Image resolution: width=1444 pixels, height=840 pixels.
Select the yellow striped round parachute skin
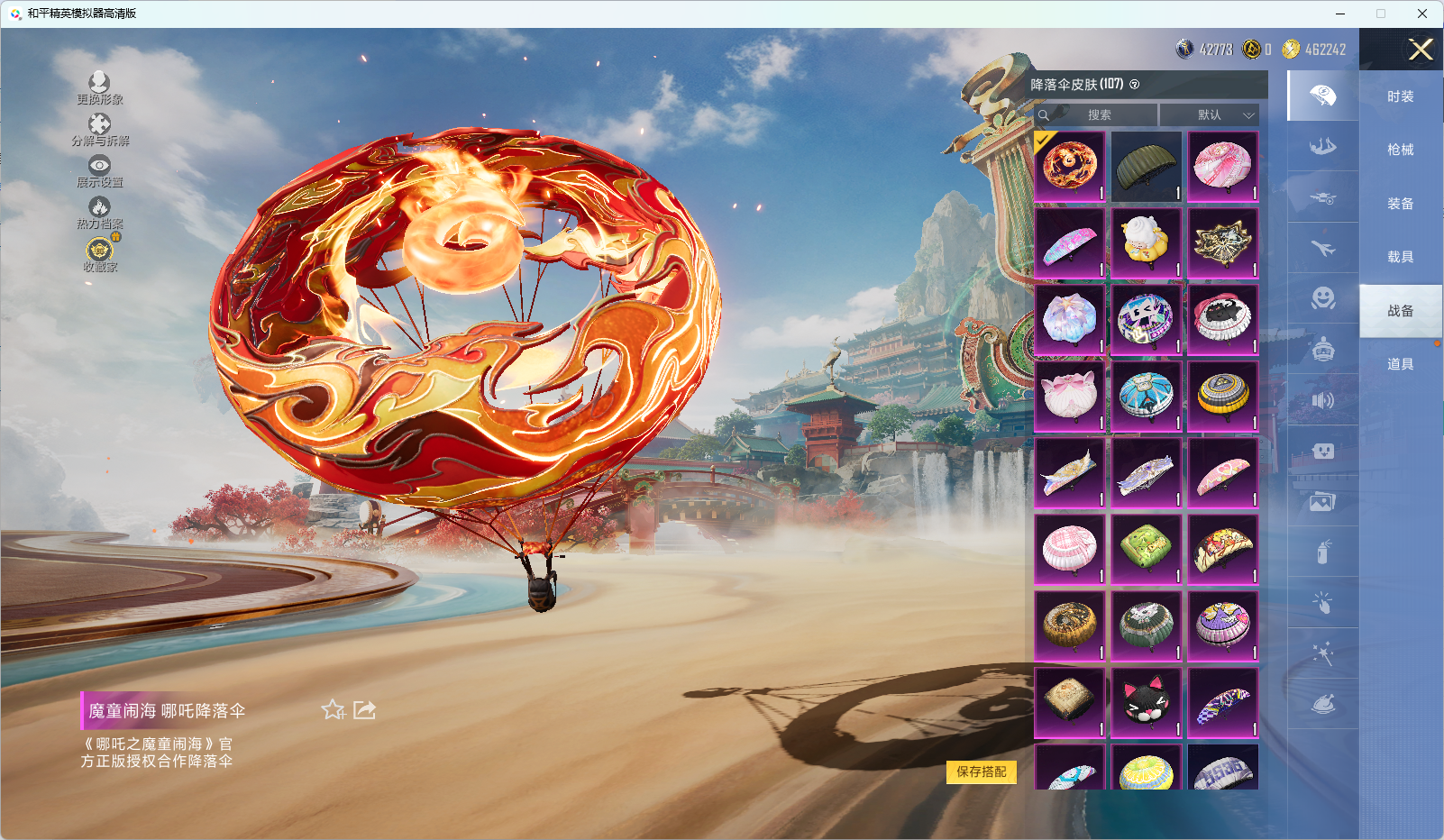[x=1222, y=396]
